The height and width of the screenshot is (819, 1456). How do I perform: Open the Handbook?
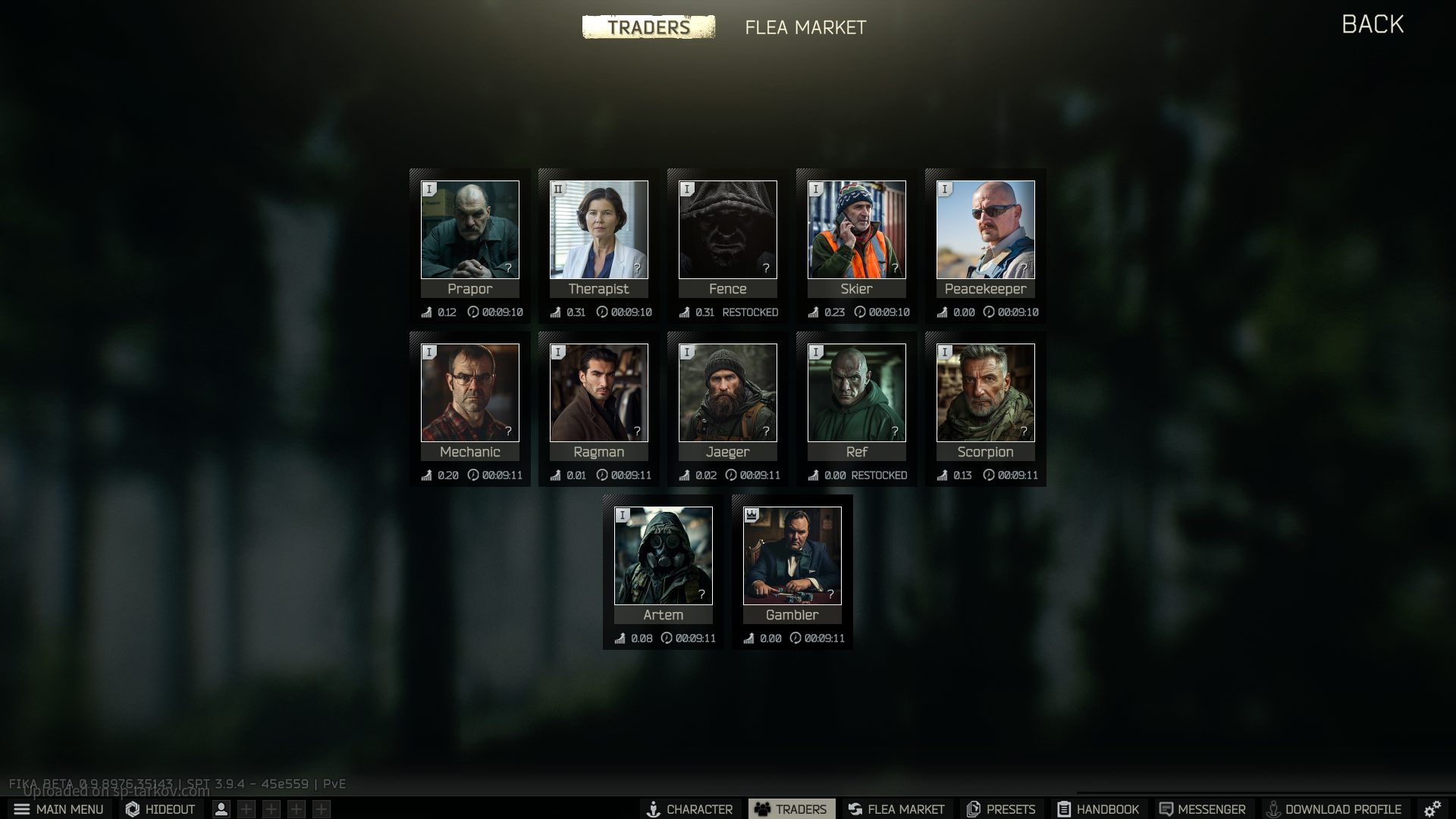(1098, 809)
